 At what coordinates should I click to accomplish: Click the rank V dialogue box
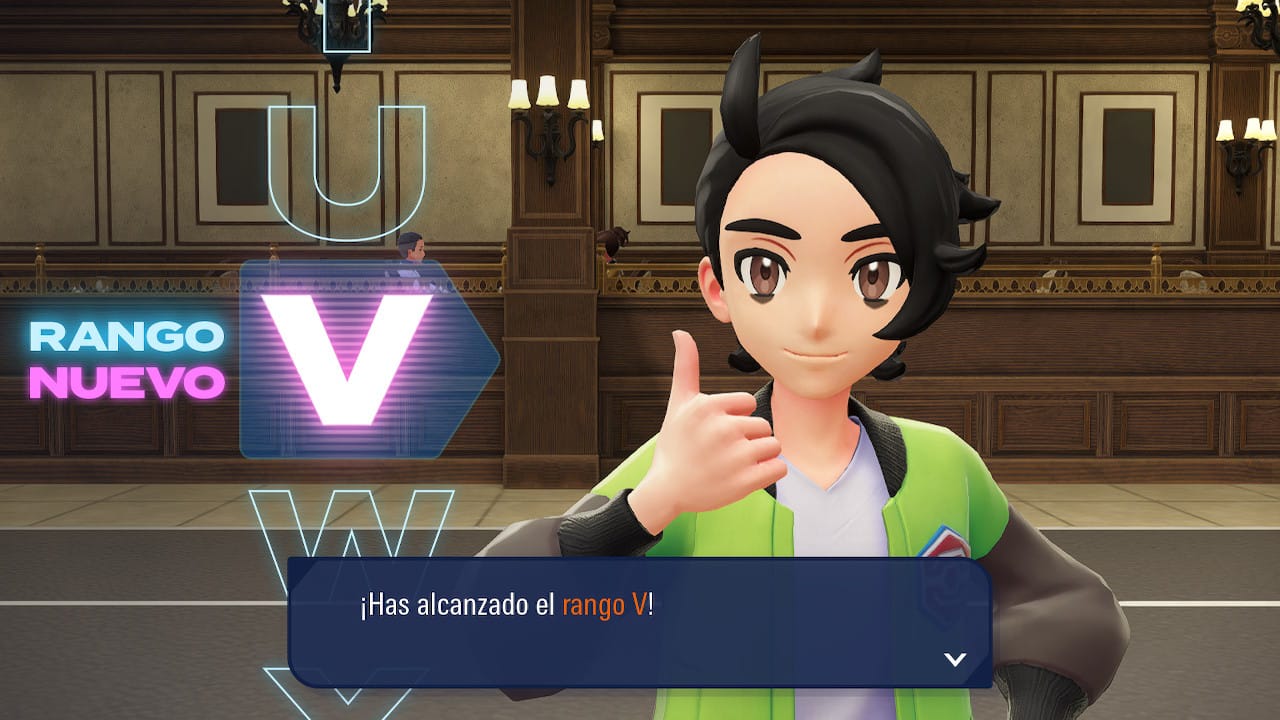click(x=640, y=622)
